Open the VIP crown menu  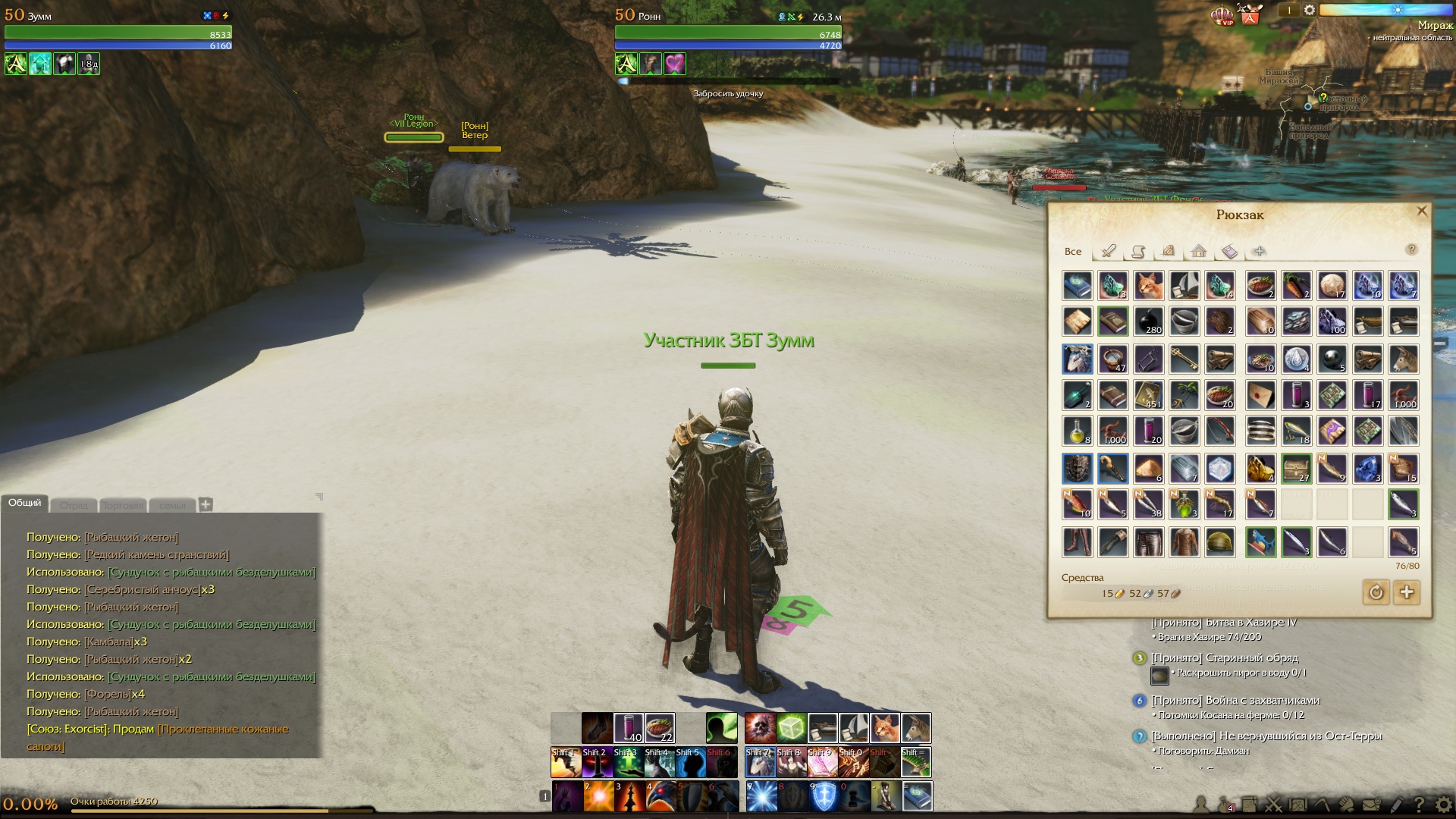click(1222, 15)
